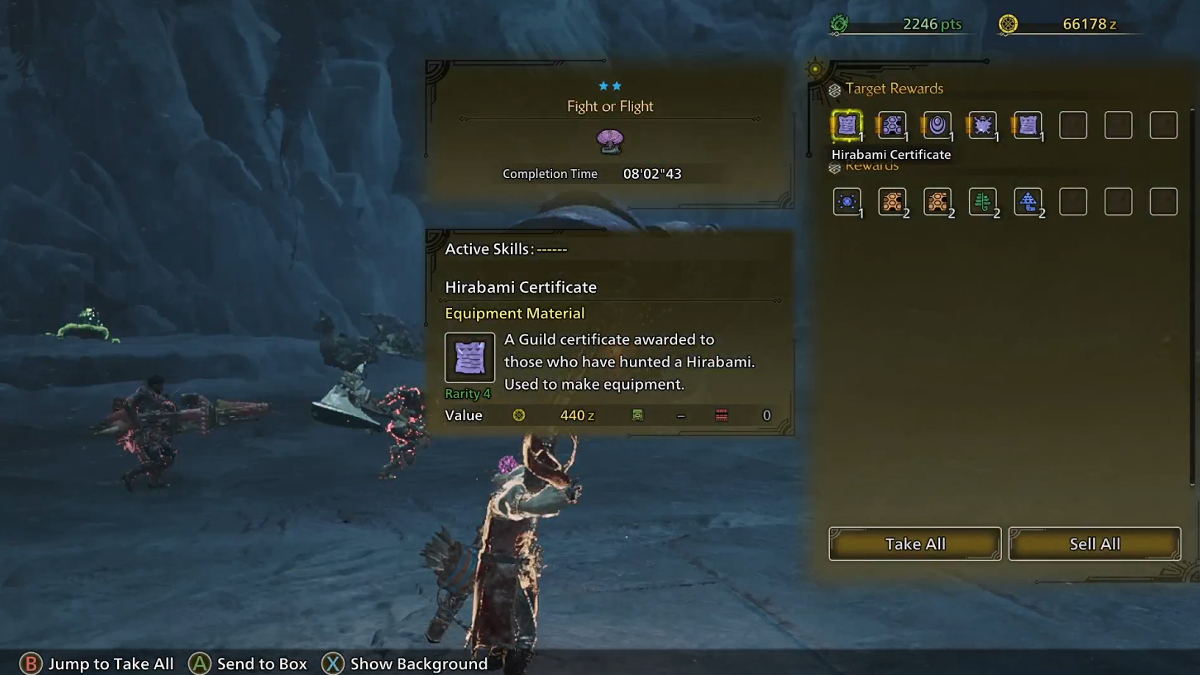Choose the purple spiky hide reward

click(982, 125)
